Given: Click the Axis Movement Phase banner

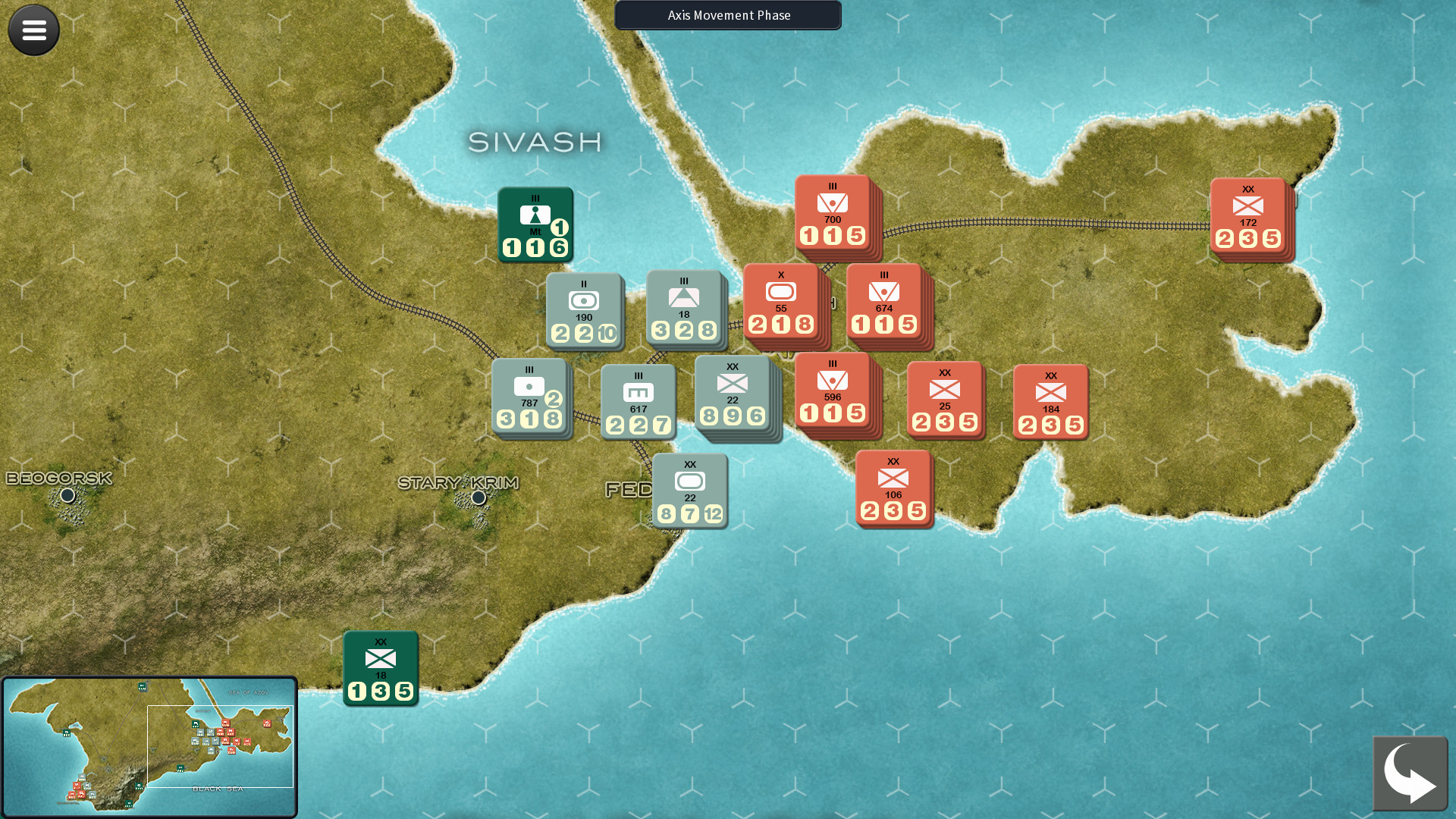Looking at the screenshot, I should point(727,15).
